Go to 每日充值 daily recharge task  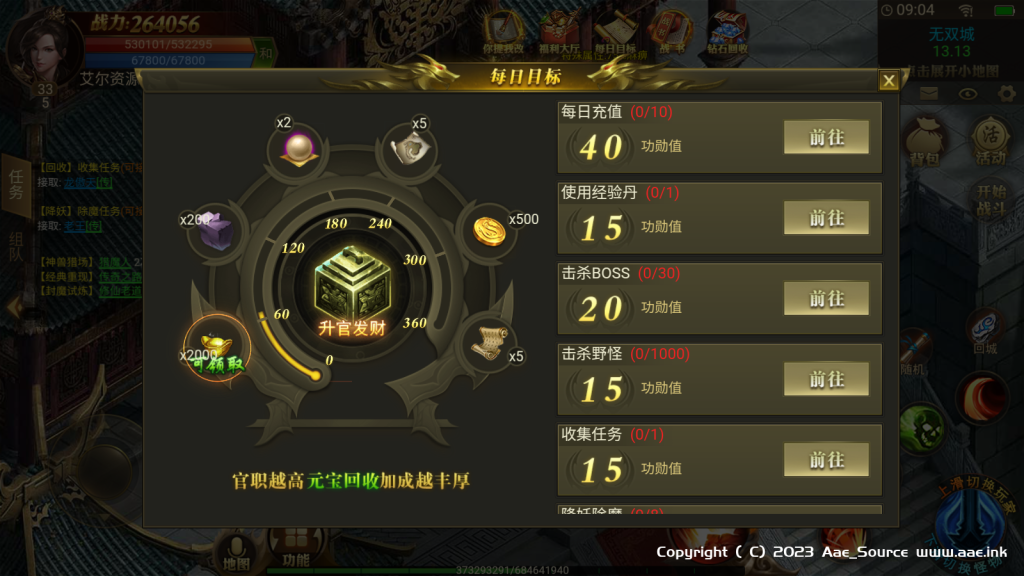(x=826, y=138)
